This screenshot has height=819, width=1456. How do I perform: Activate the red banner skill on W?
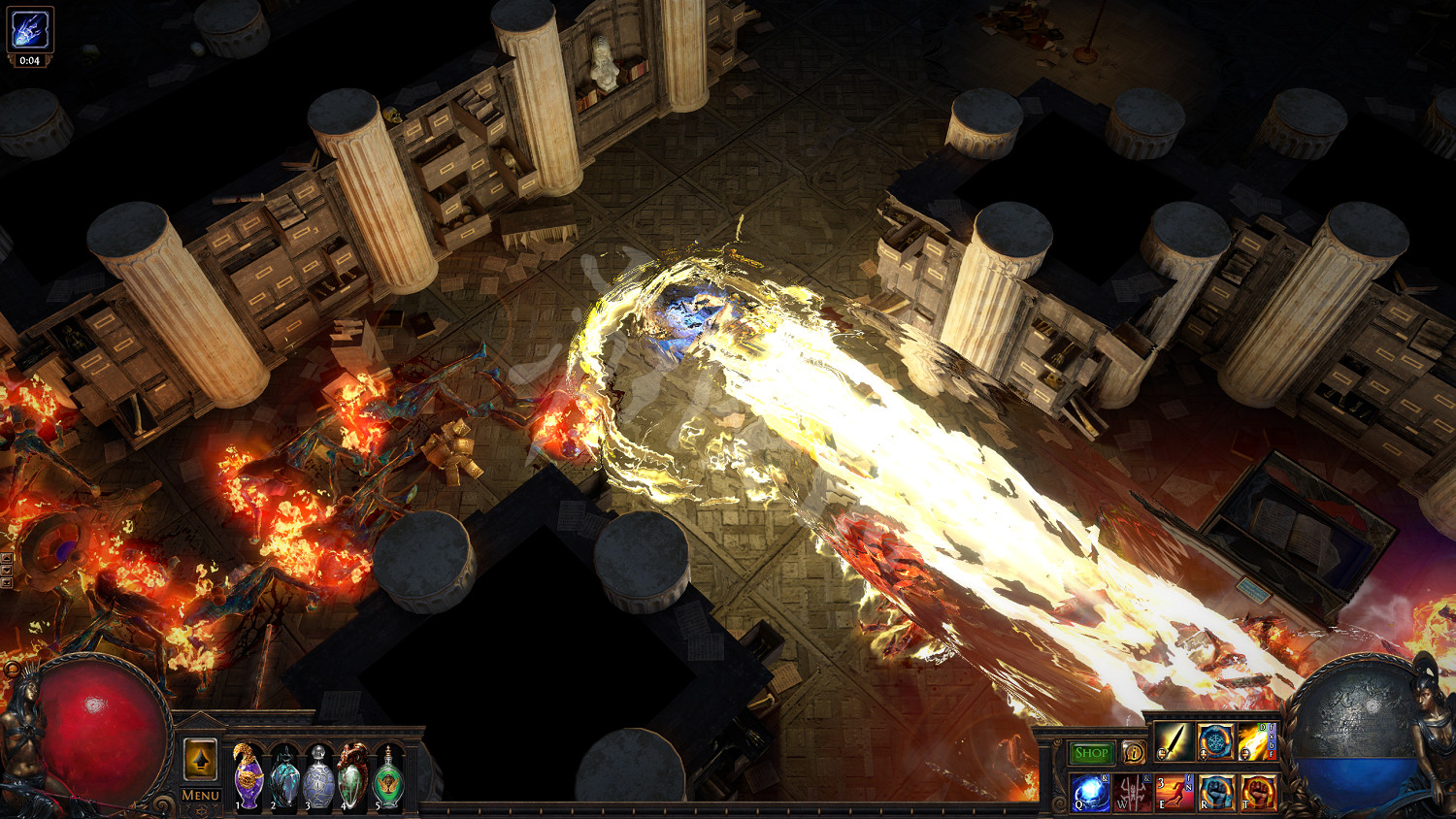tap(1132, 792)
